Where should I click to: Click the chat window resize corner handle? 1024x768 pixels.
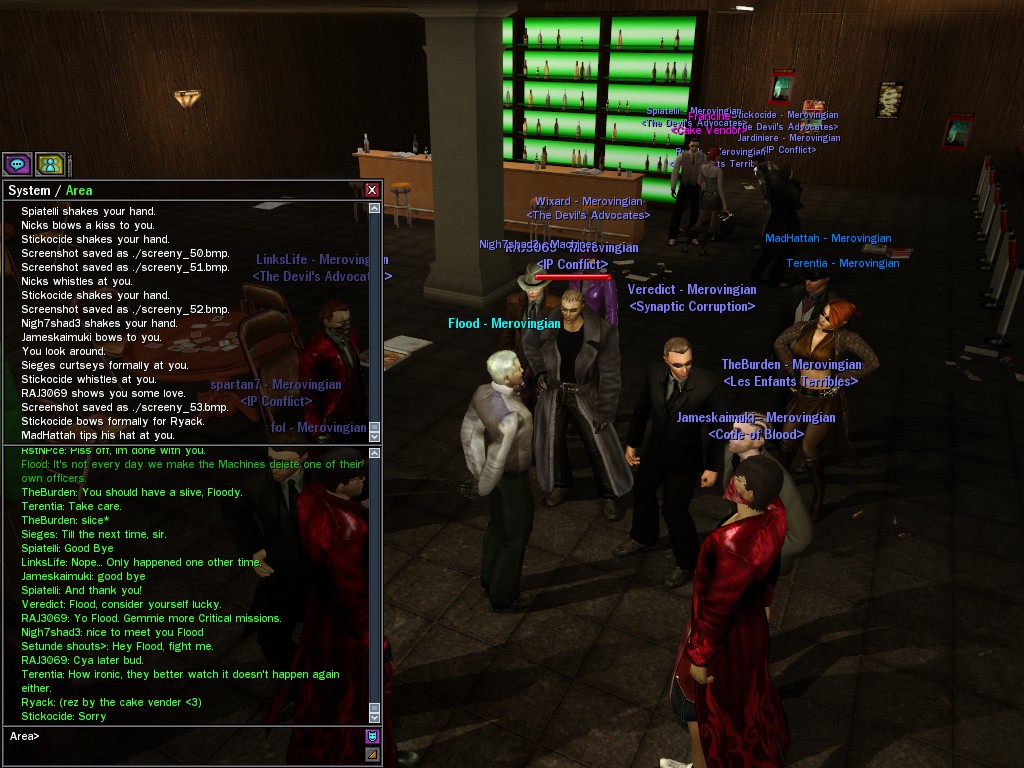point(373,754)
